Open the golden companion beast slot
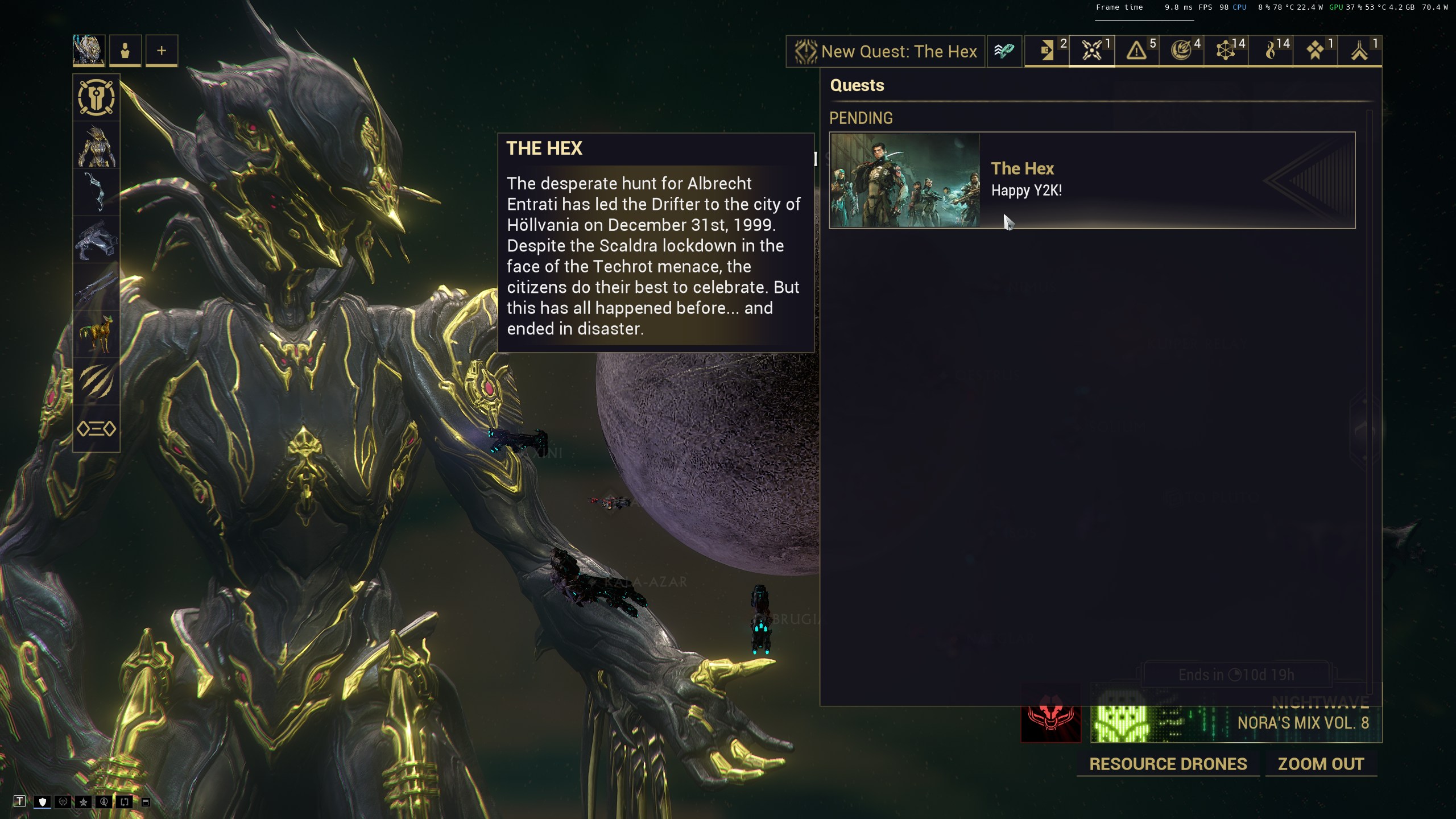The width and height of the screenshot is (1456, 819). pos(96,334)
